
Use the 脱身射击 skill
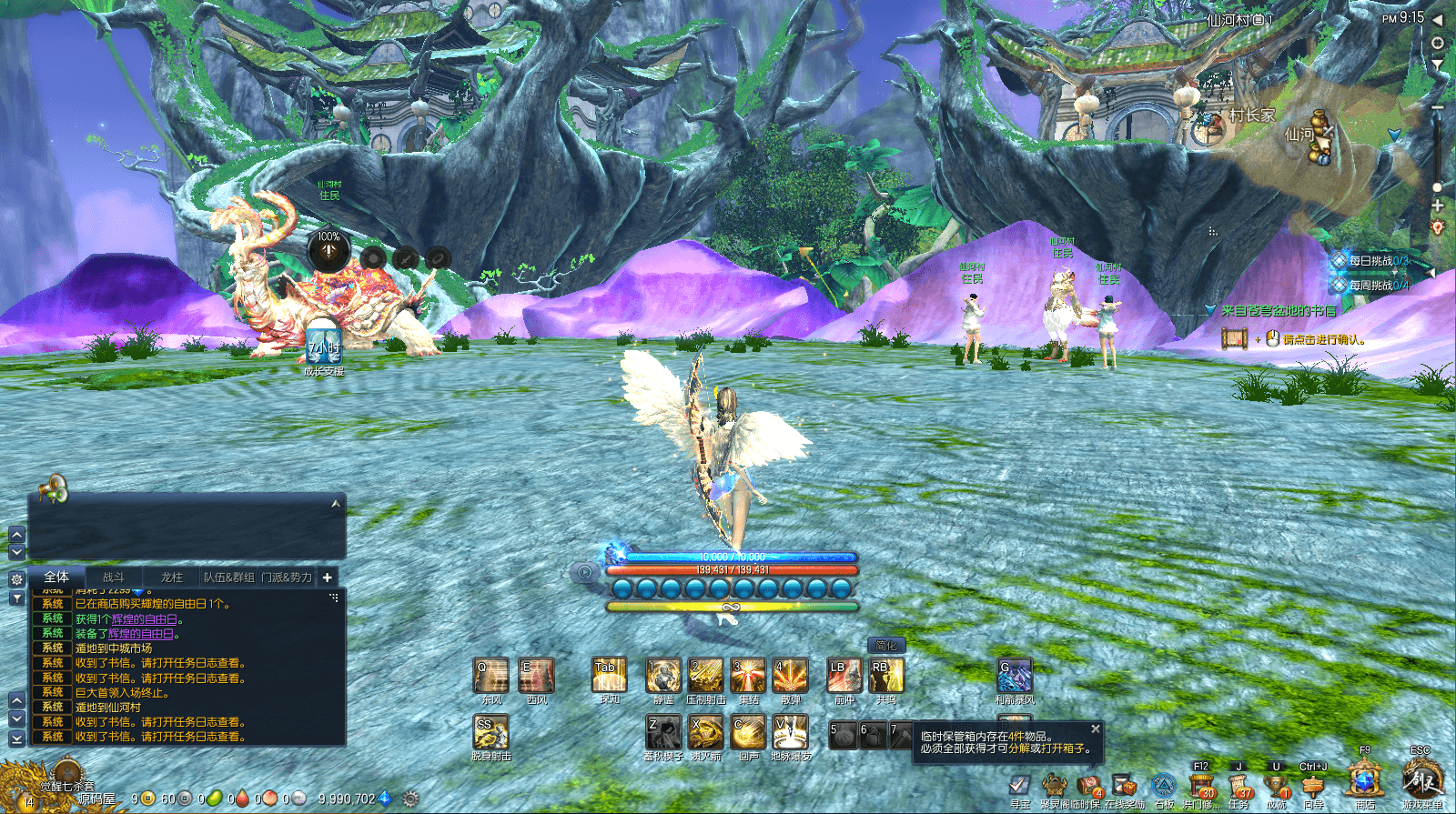(x=490, y=731)
